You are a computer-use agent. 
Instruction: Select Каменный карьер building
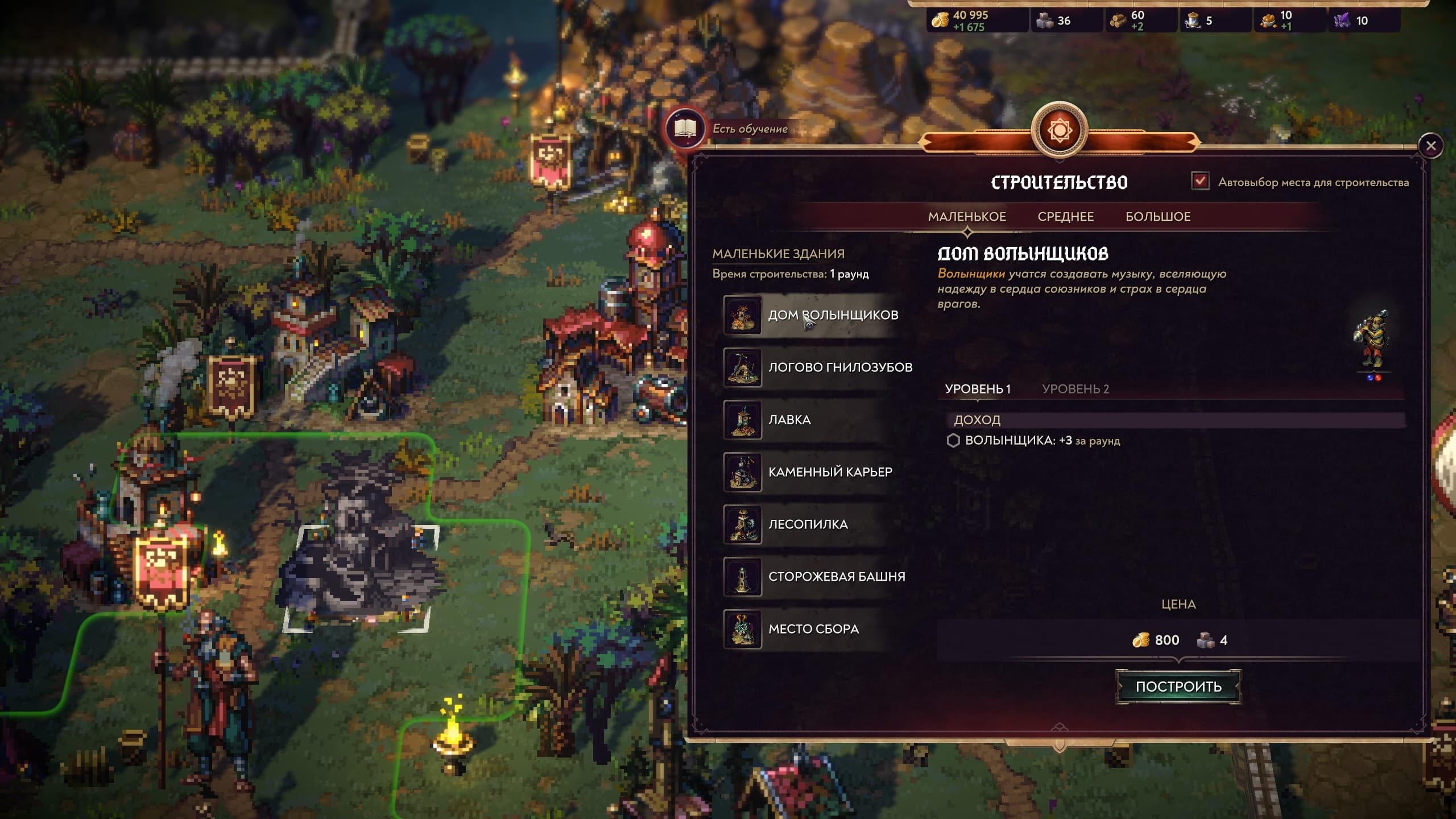(830, 472)
